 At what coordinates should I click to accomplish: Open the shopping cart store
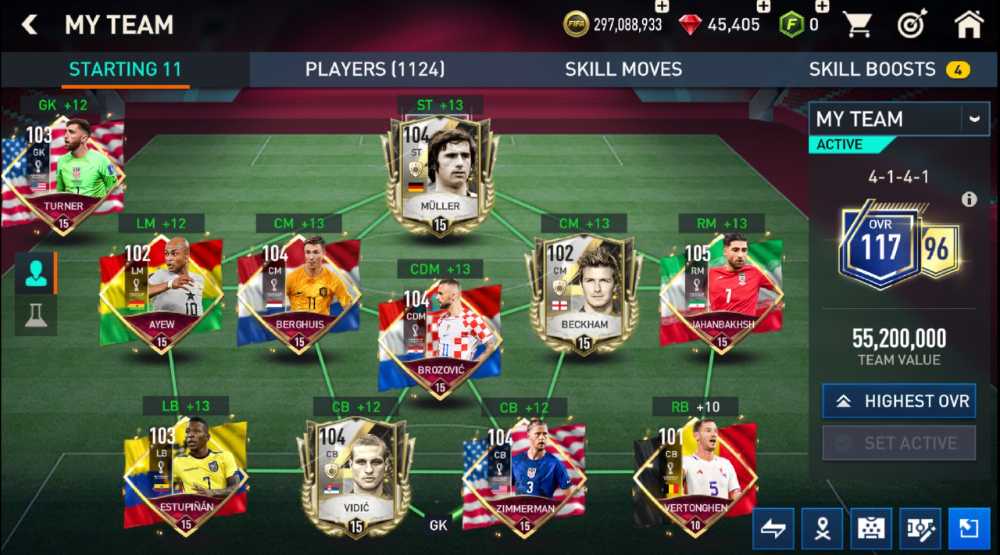coord(857,25)
